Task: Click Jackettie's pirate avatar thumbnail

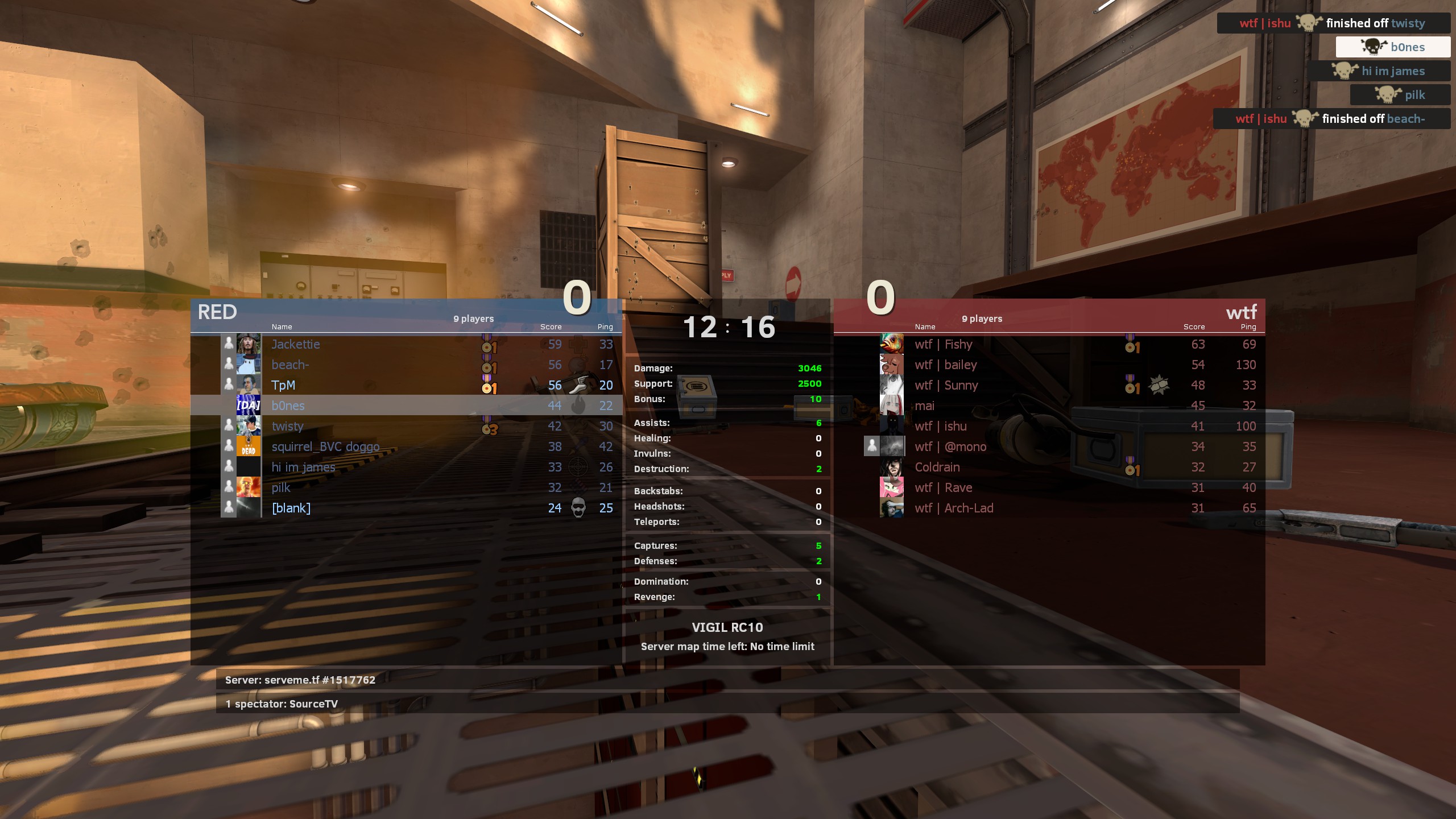Action: [x=249, y=344]
